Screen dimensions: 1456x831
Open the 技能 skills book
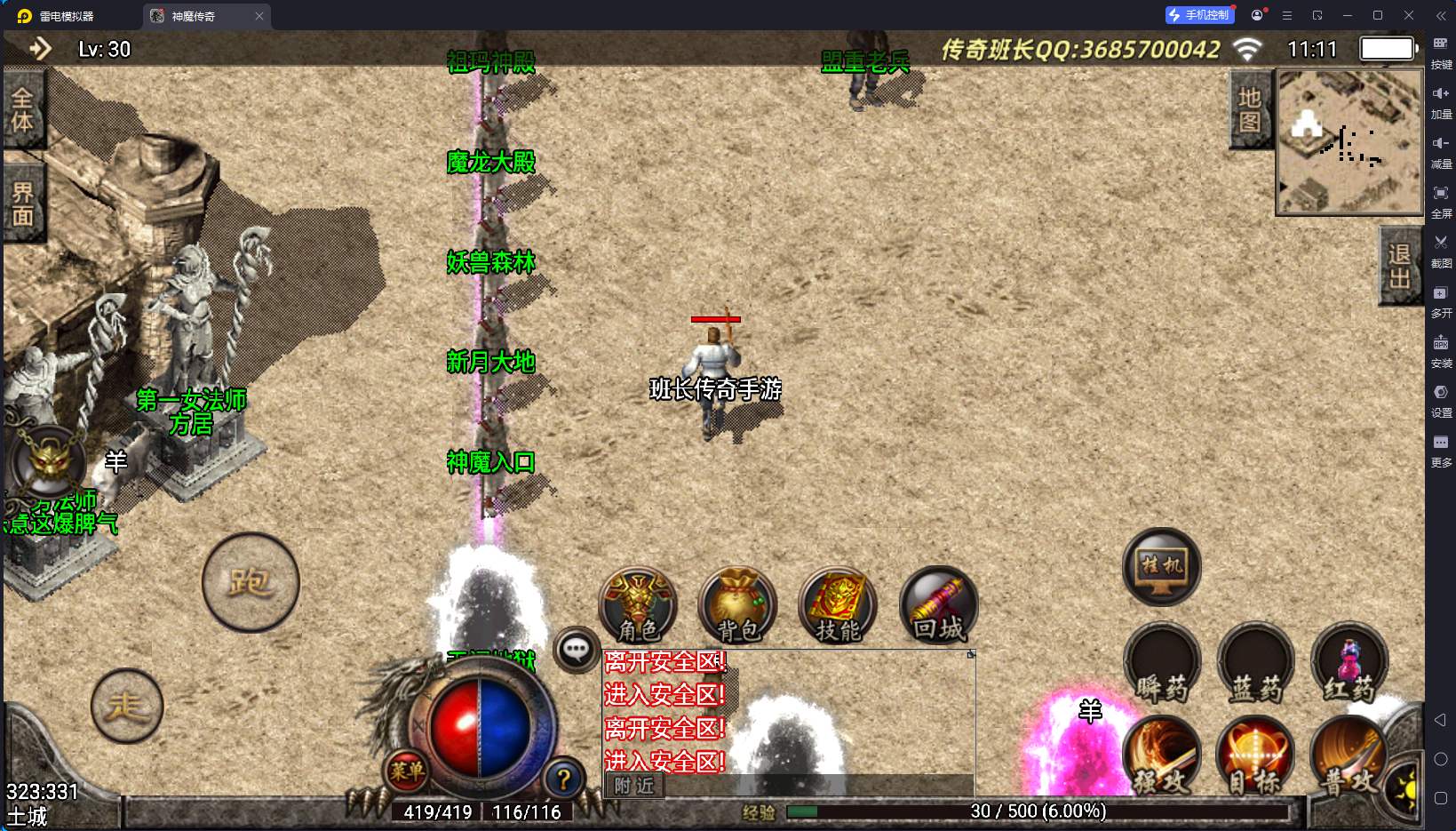pyautogui.click(x=838, y=606)
